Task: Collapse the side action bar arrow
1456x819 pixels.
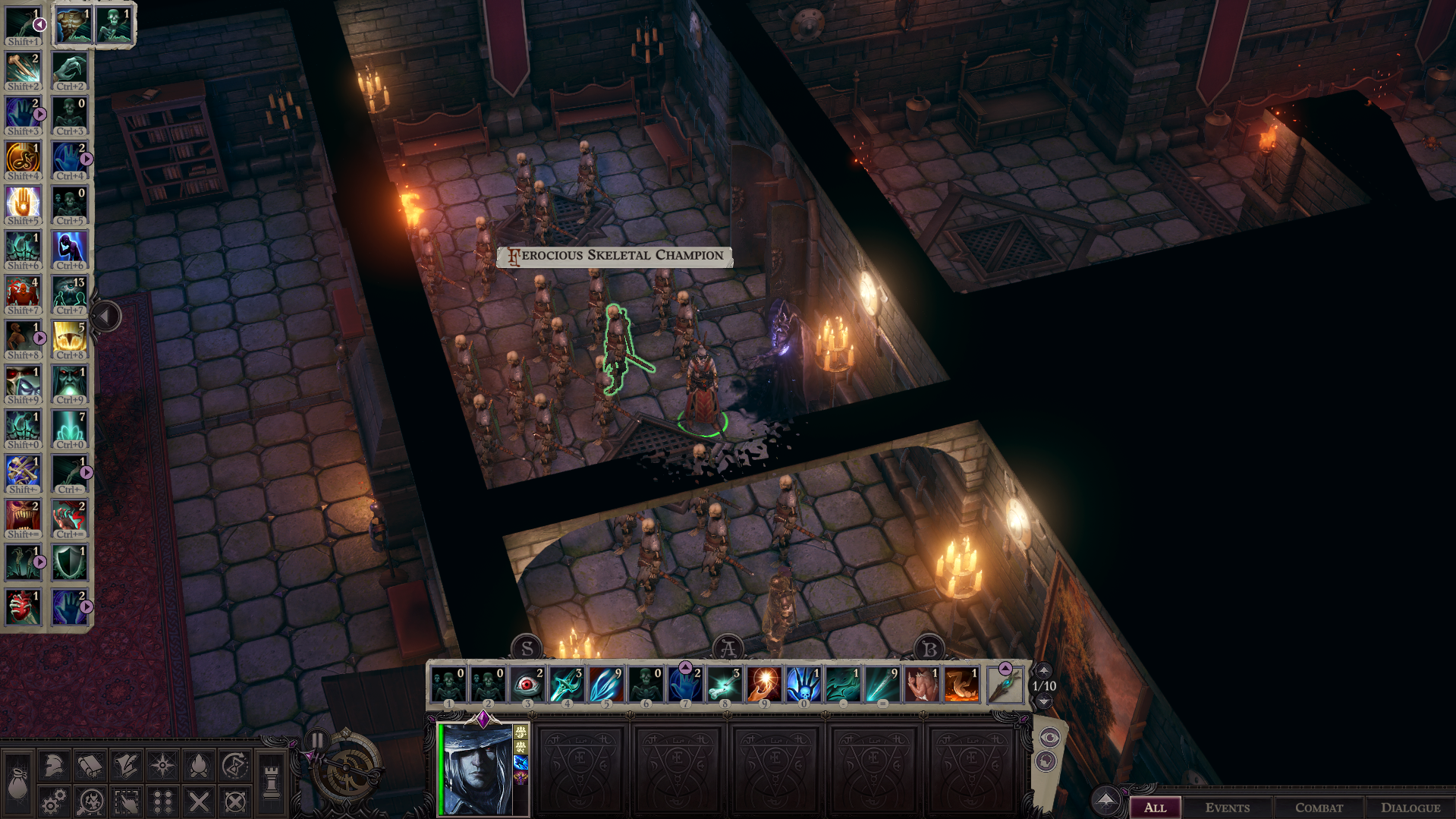Action: click(x=106, y=316)
